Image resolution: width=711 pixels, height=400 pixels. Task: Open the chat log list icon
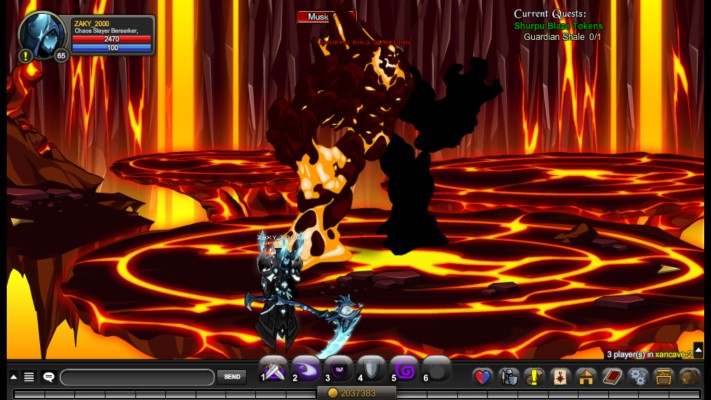[x=29, y=377]
